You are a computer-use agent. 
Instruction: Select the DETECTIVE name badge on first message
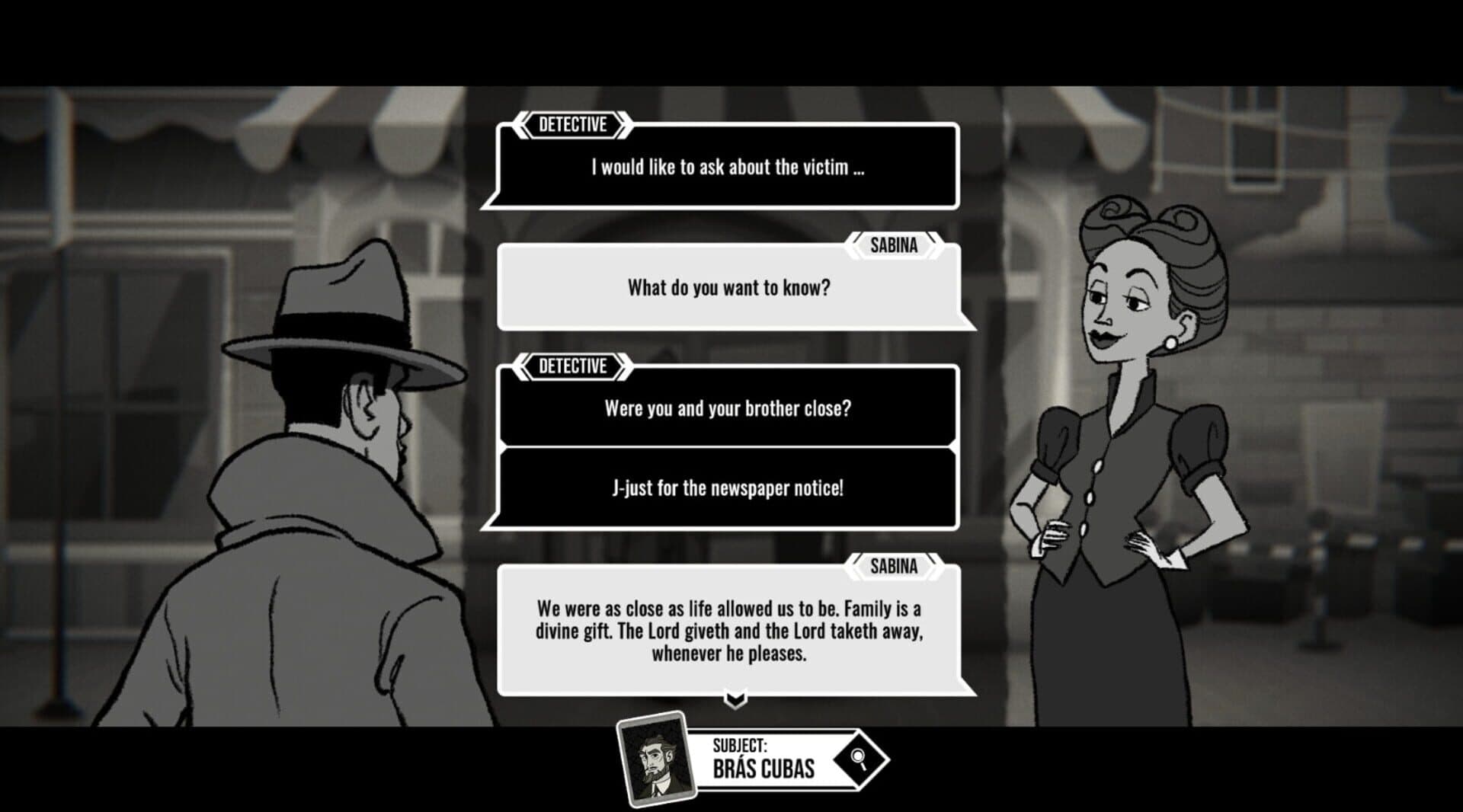point(573,126)
